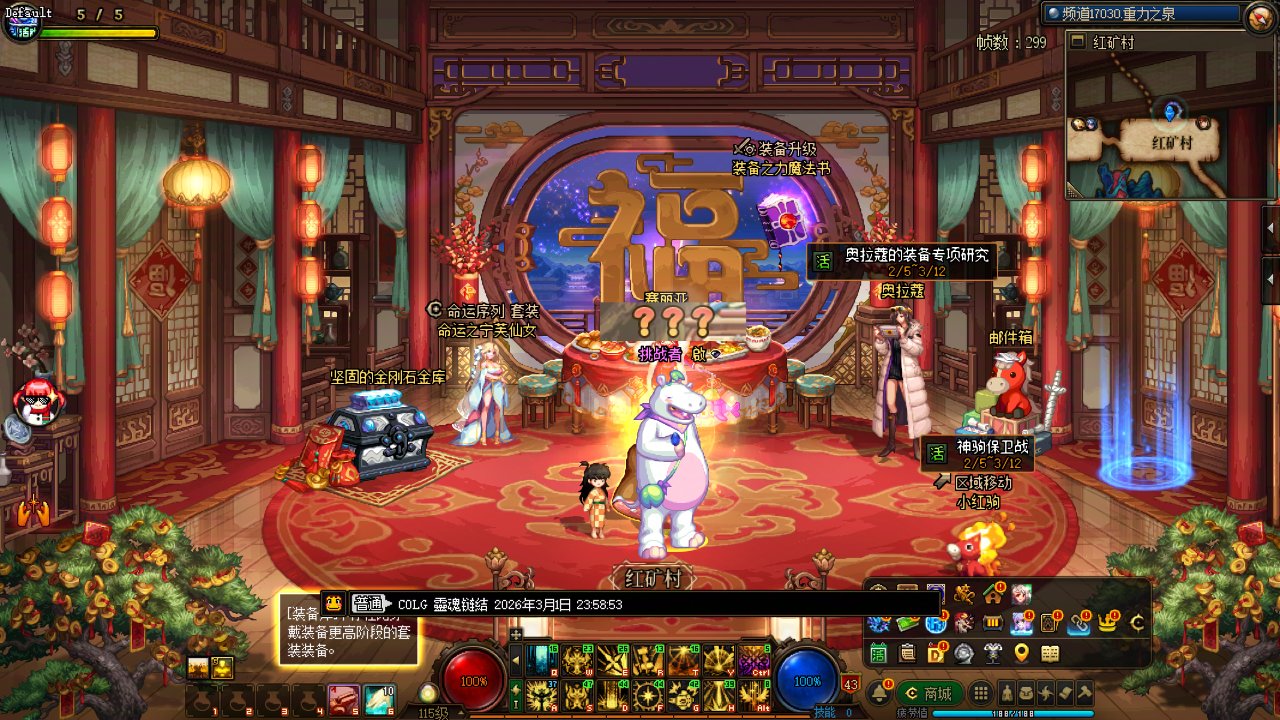The image size is (1280, 720).
Task: Select the 频道17030 channel bar
Action: point(1140,14)
